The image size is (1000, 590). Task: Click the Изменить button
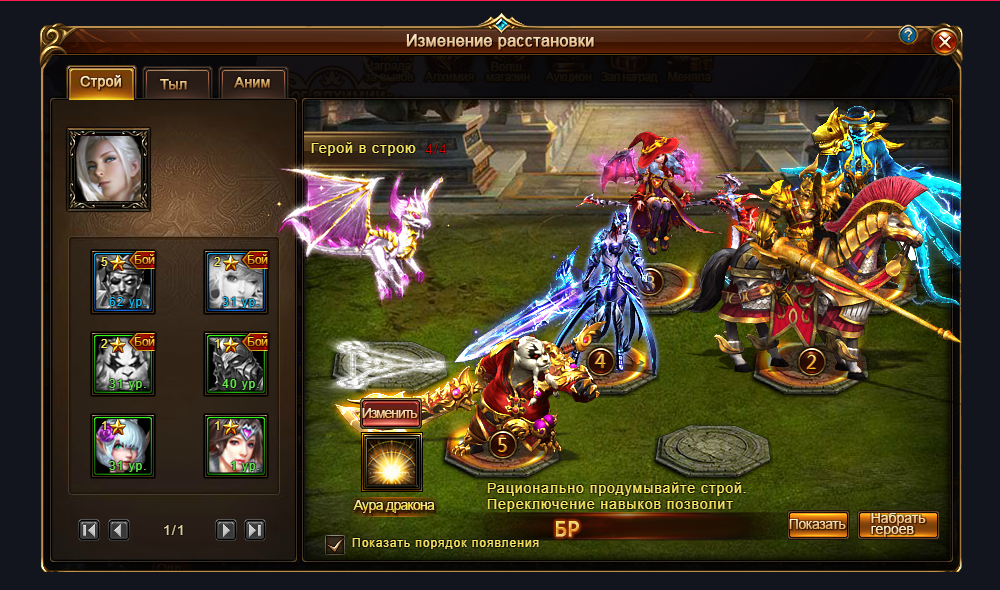[390, 413]
